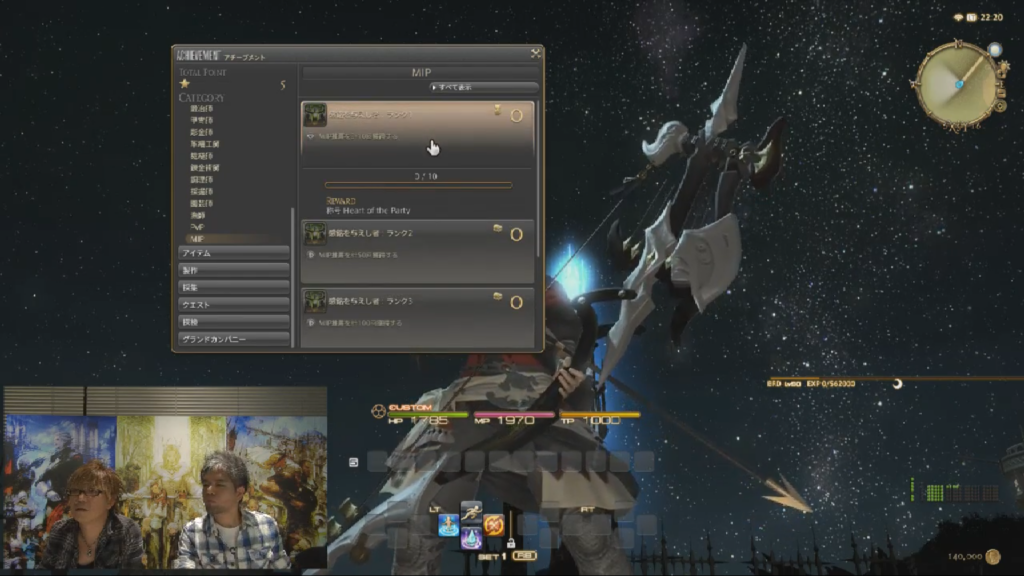Select the expanded rank 1 achievement entry
1024x576 pixels.
click(418, 126)
